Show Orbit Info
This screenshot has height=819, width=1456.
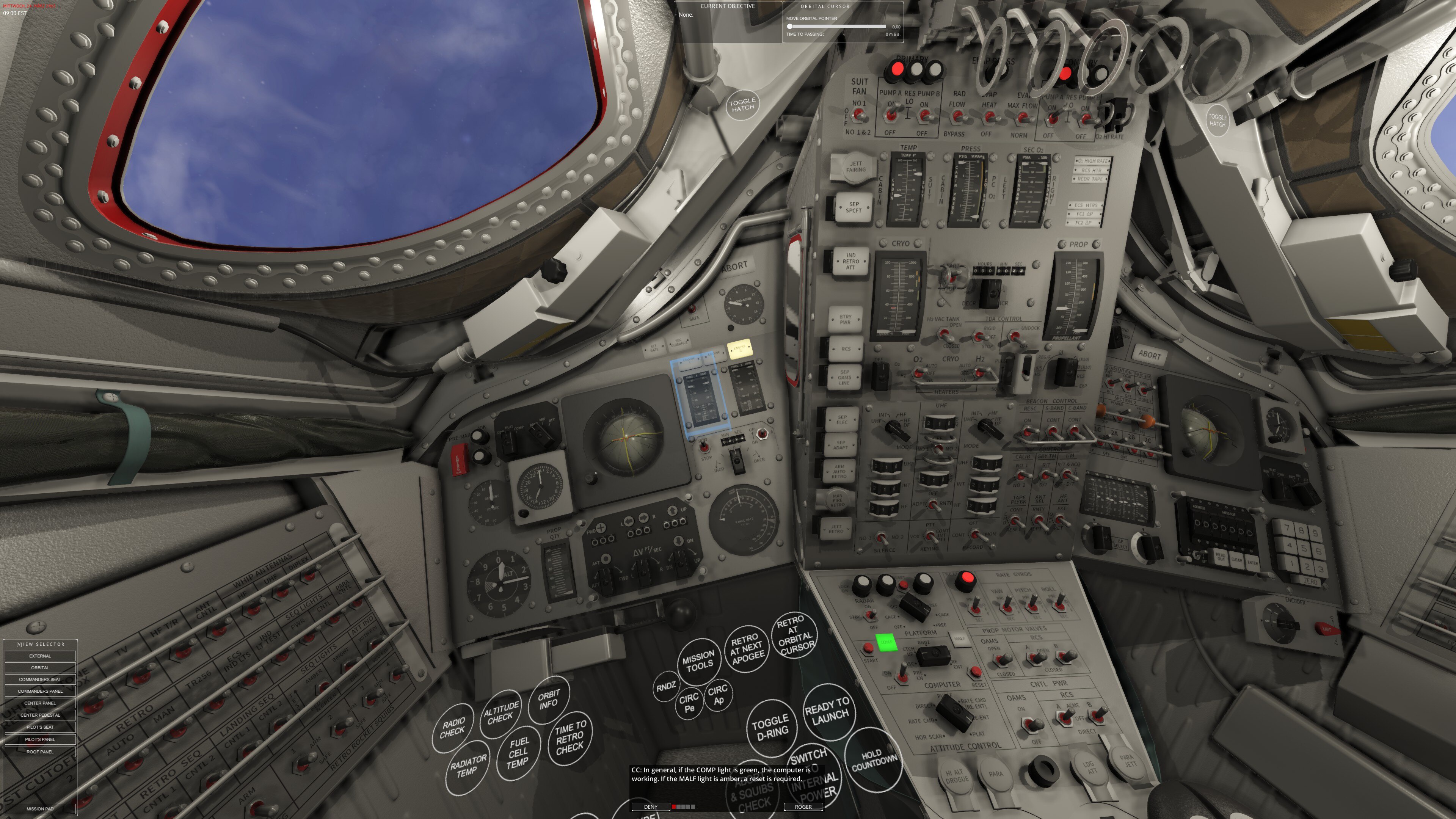(x=548, y=699)
